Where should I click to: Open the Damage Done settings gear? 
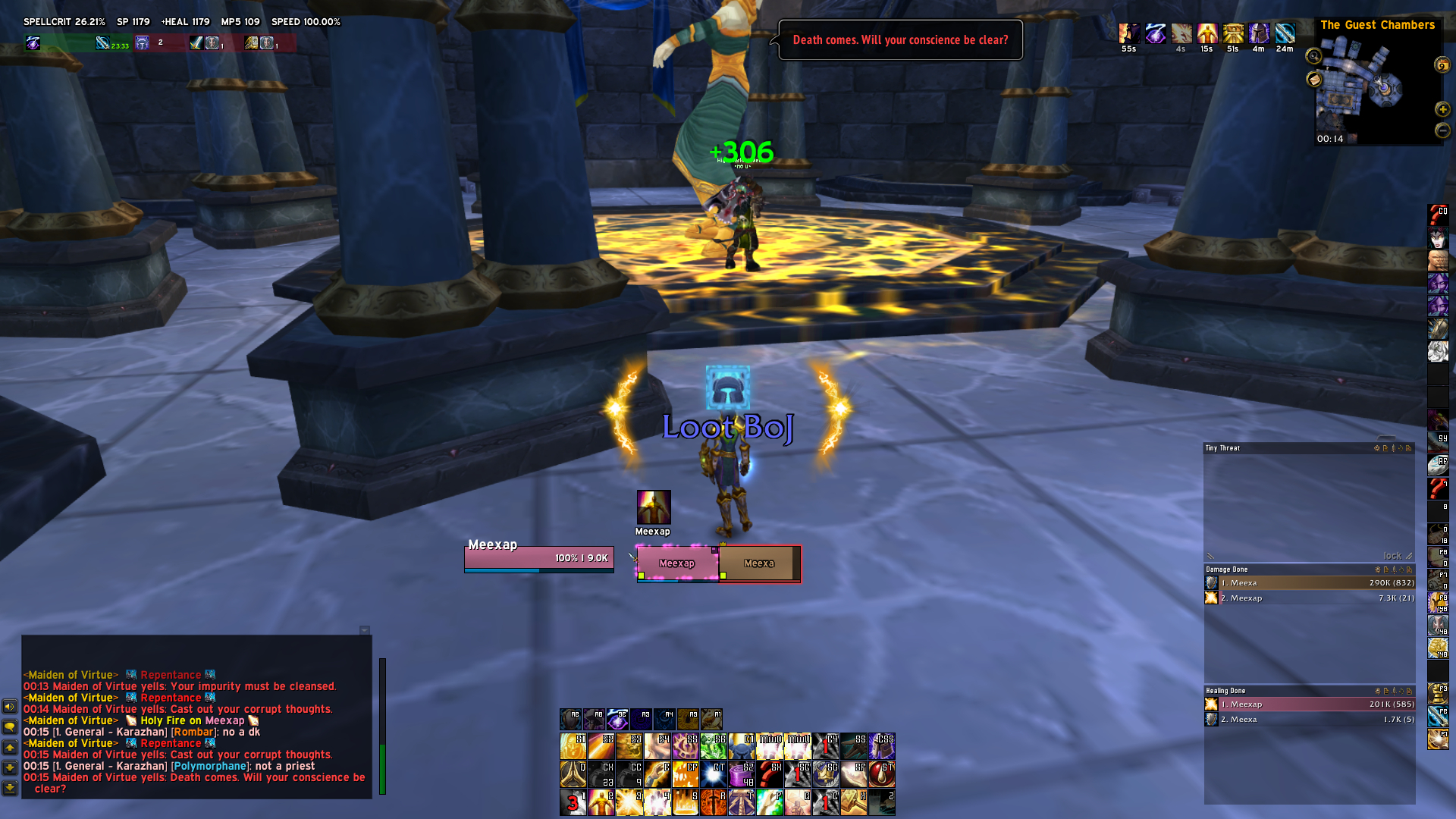1377,570
